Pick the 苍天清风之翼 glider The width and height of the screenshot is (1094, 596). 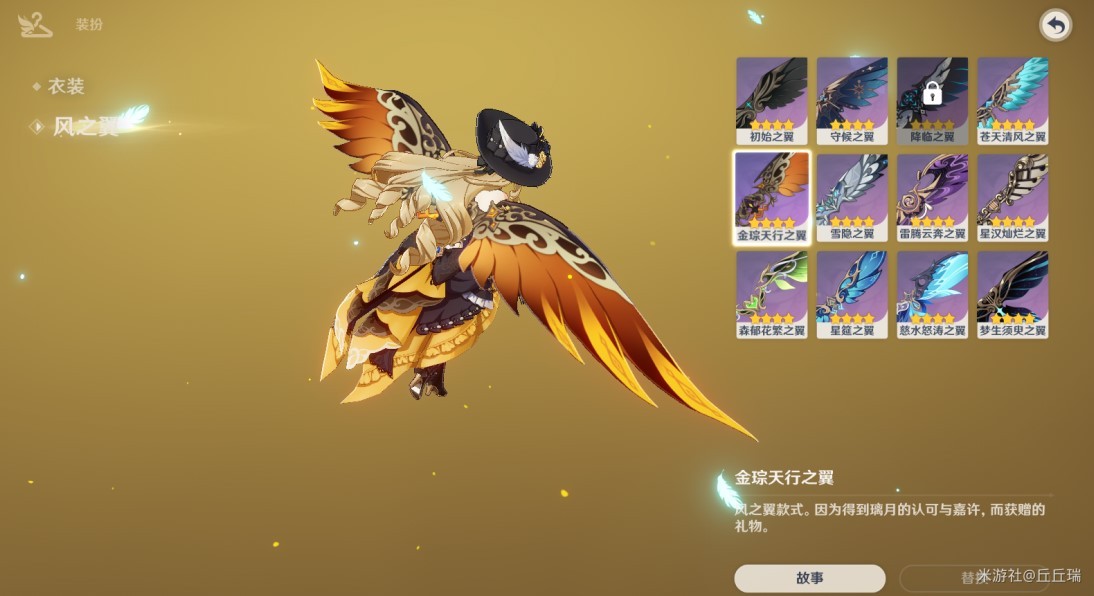(x=1012, y=99)
